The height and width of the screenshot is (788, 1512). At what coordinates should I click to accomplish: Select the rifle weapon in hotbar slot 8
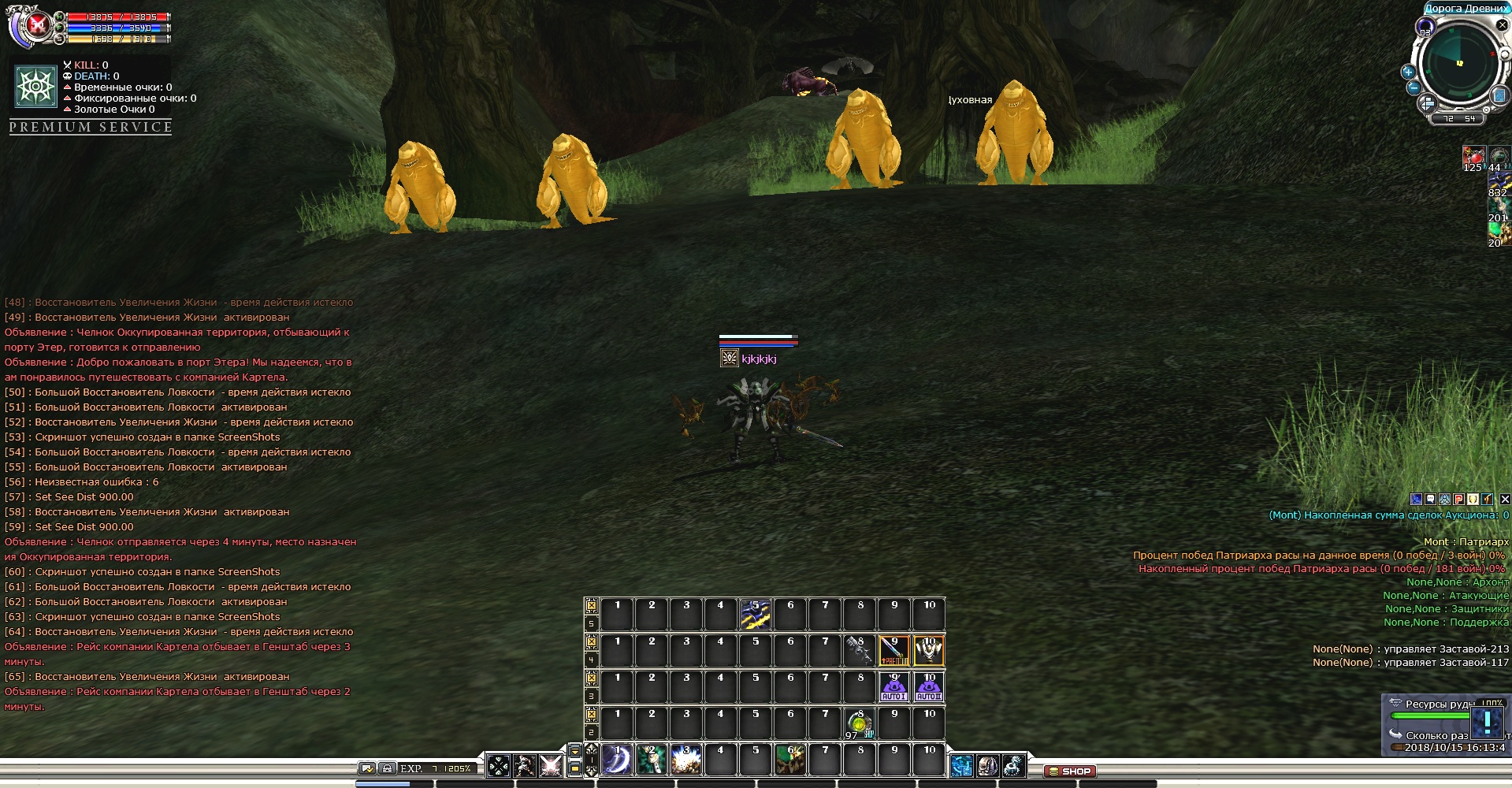coord(859,651)
